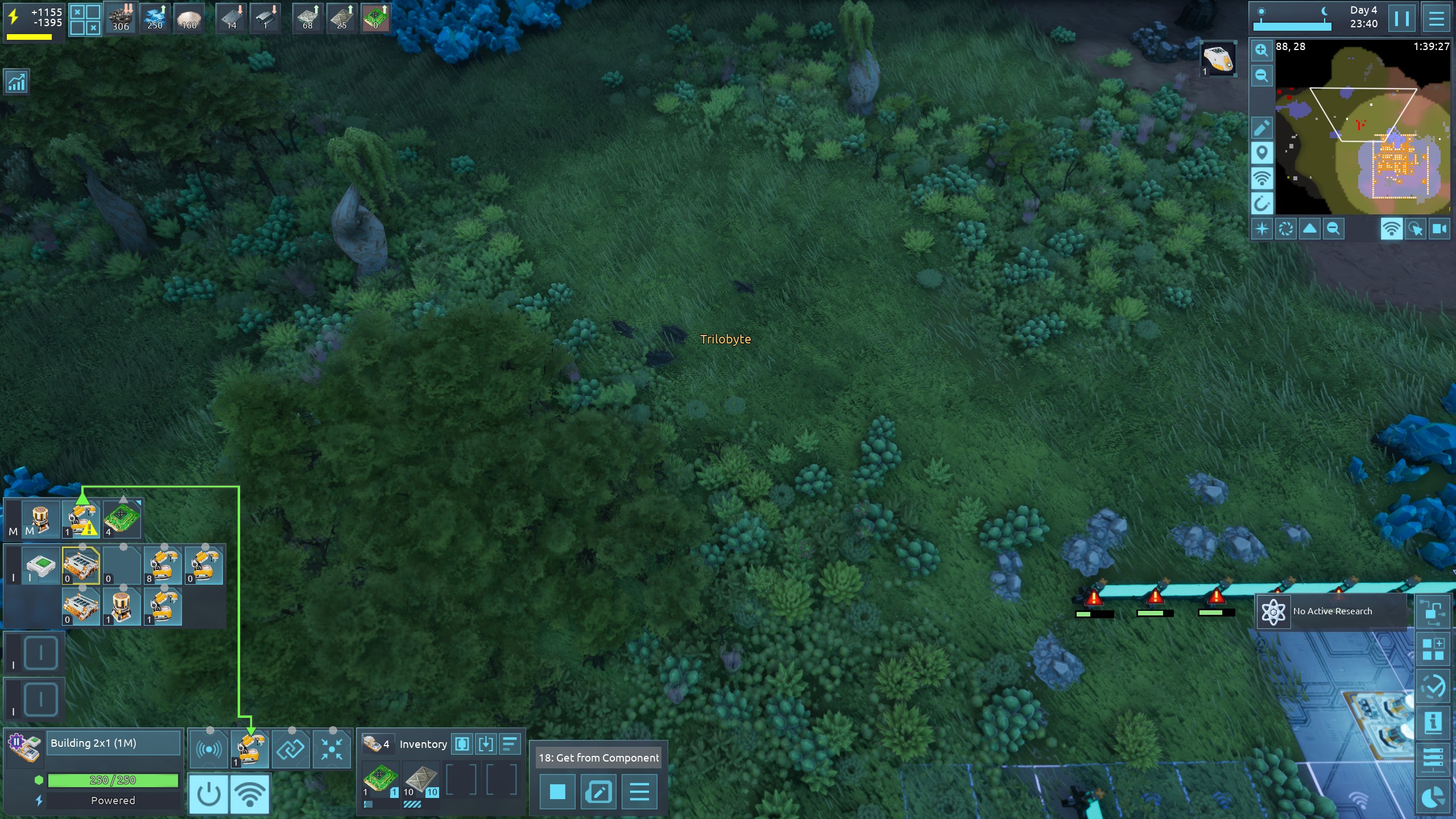Select the circuit board inventory slot
The height and width of the screenshot is (819, 1456).
380,780
